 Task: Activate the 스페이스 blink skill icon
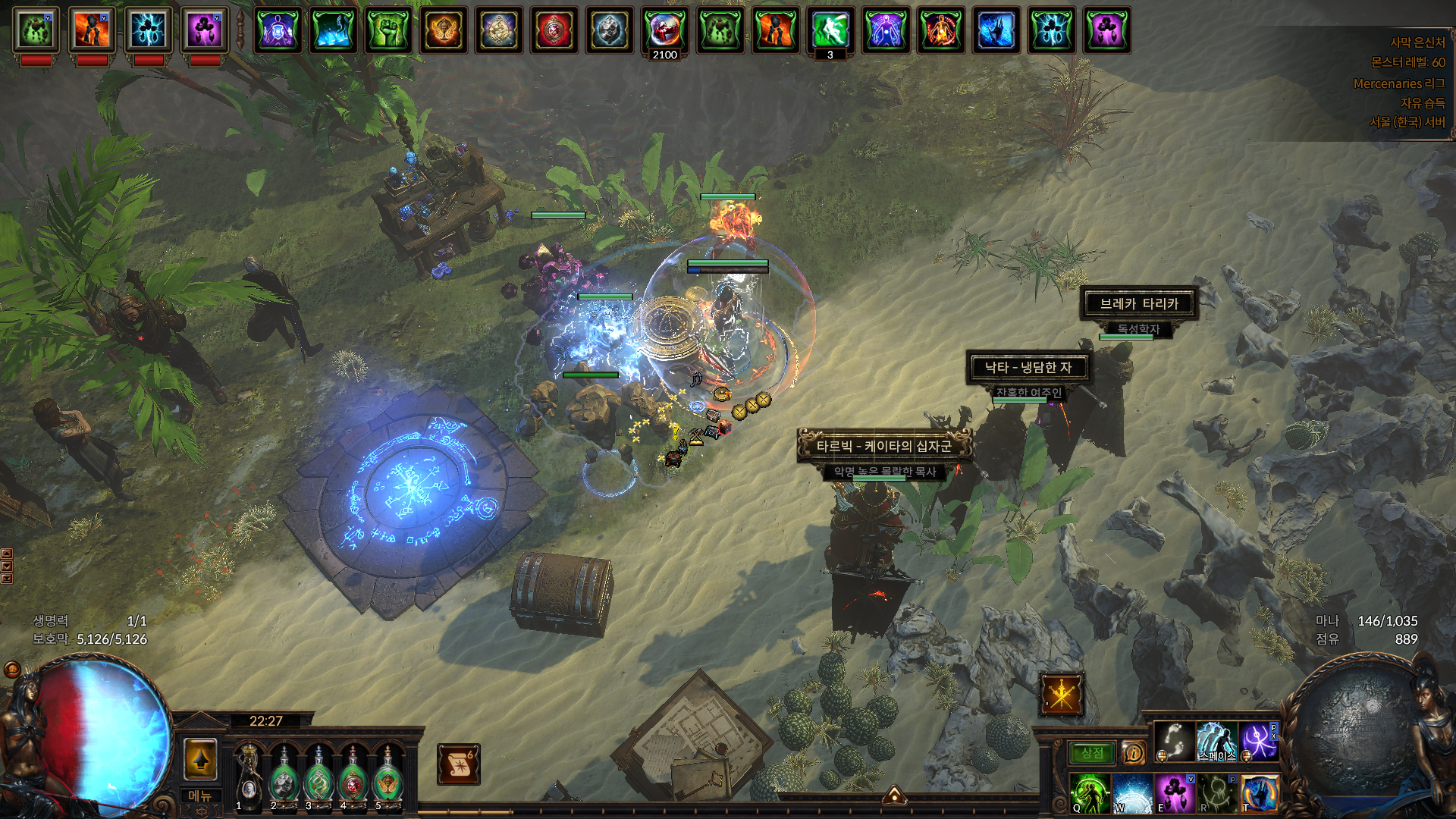[x=1216, y=741]
